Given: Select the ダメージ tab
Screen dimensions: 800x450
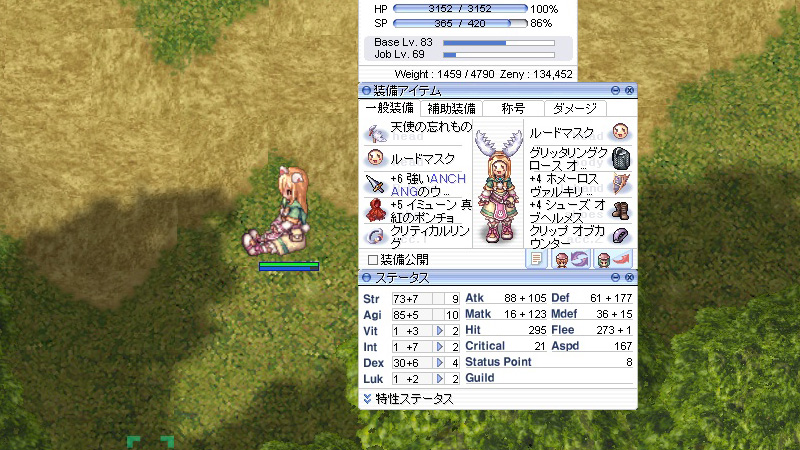Looking at the screenshot, I should pyautogui.click(x=574, y=108).
